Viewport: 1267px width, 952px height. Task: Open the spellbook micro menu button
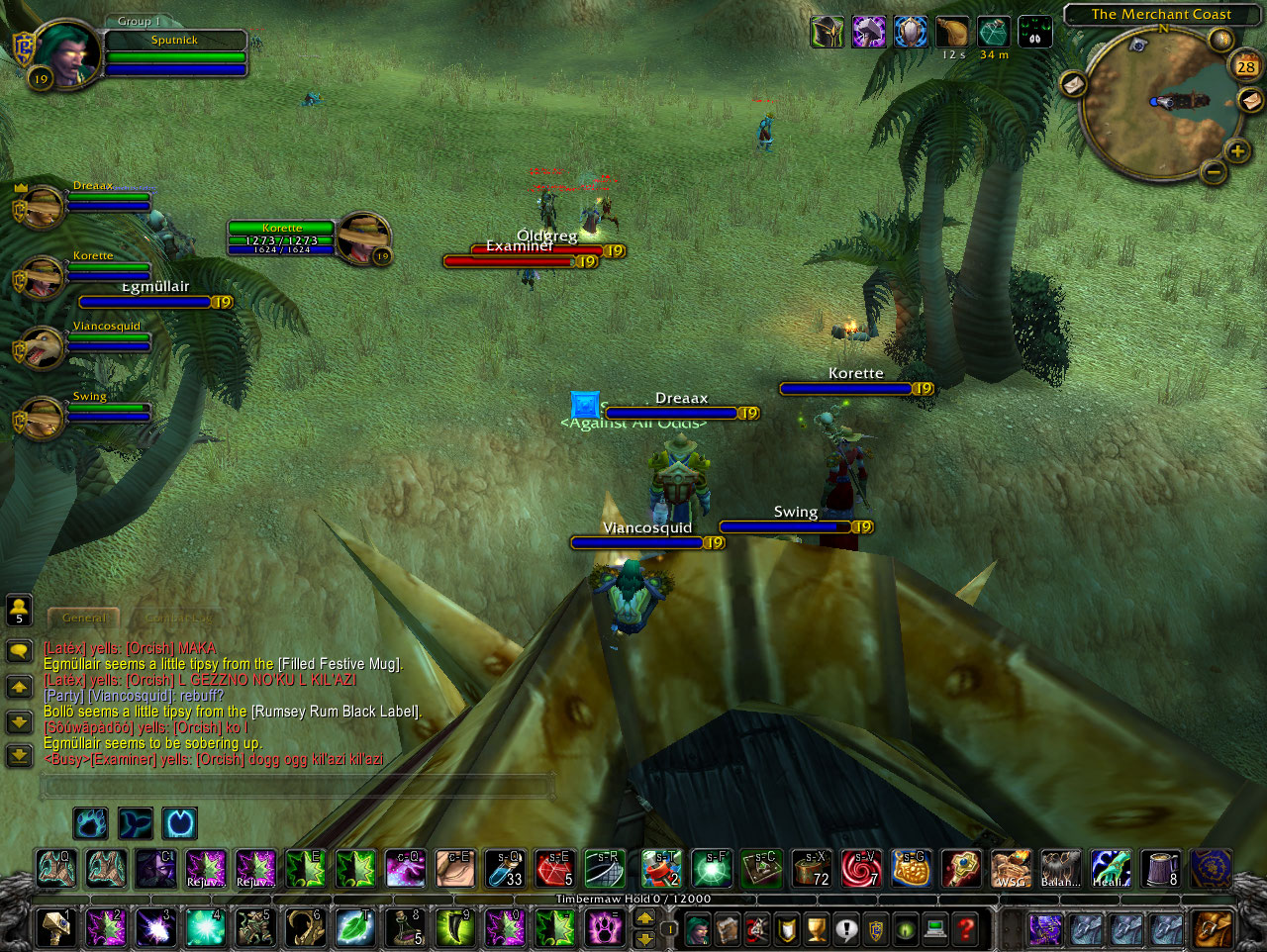[x=728, y=929]
